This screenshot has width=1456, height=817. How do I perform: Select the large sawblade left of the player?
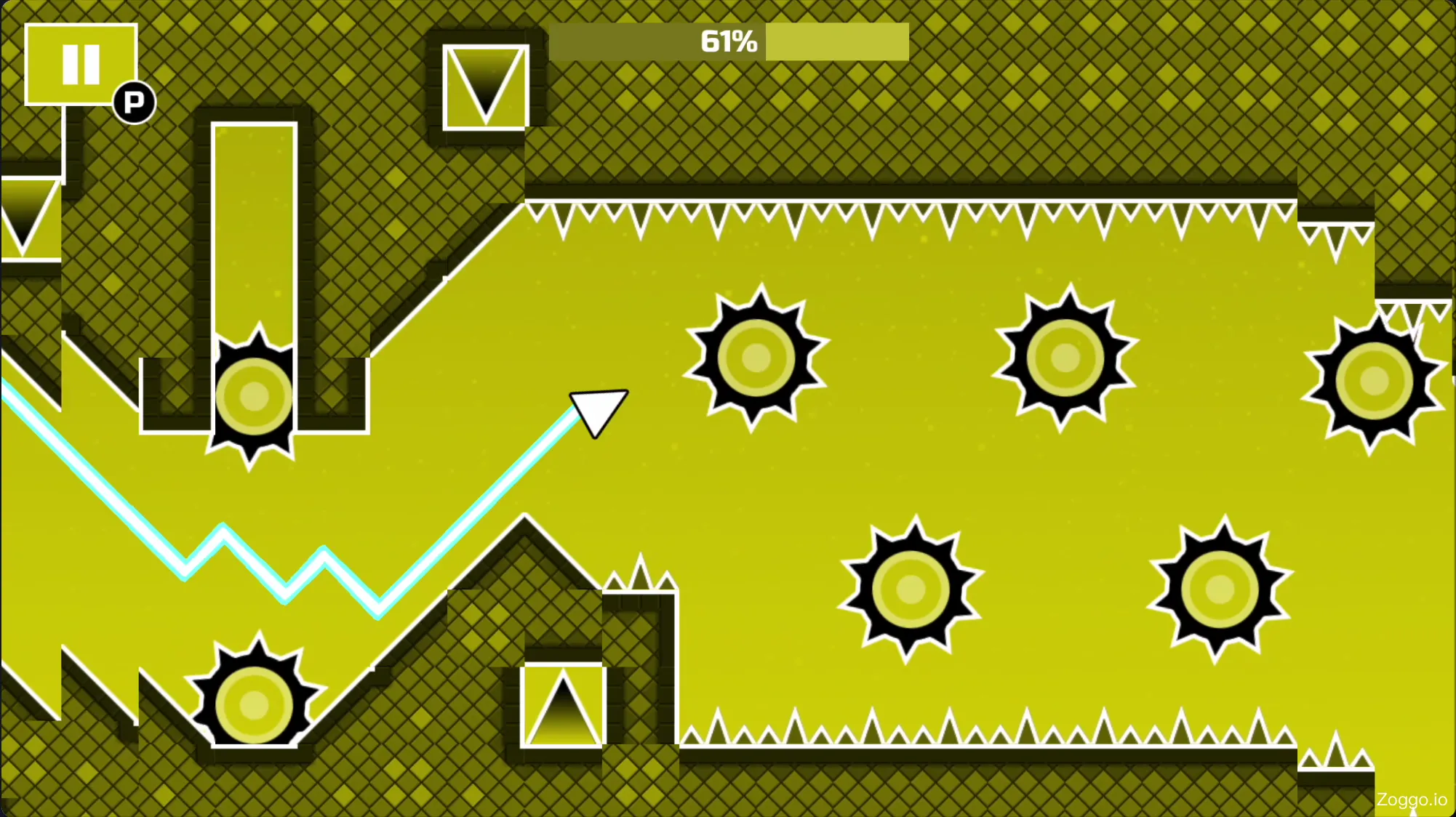pos(252,396)
